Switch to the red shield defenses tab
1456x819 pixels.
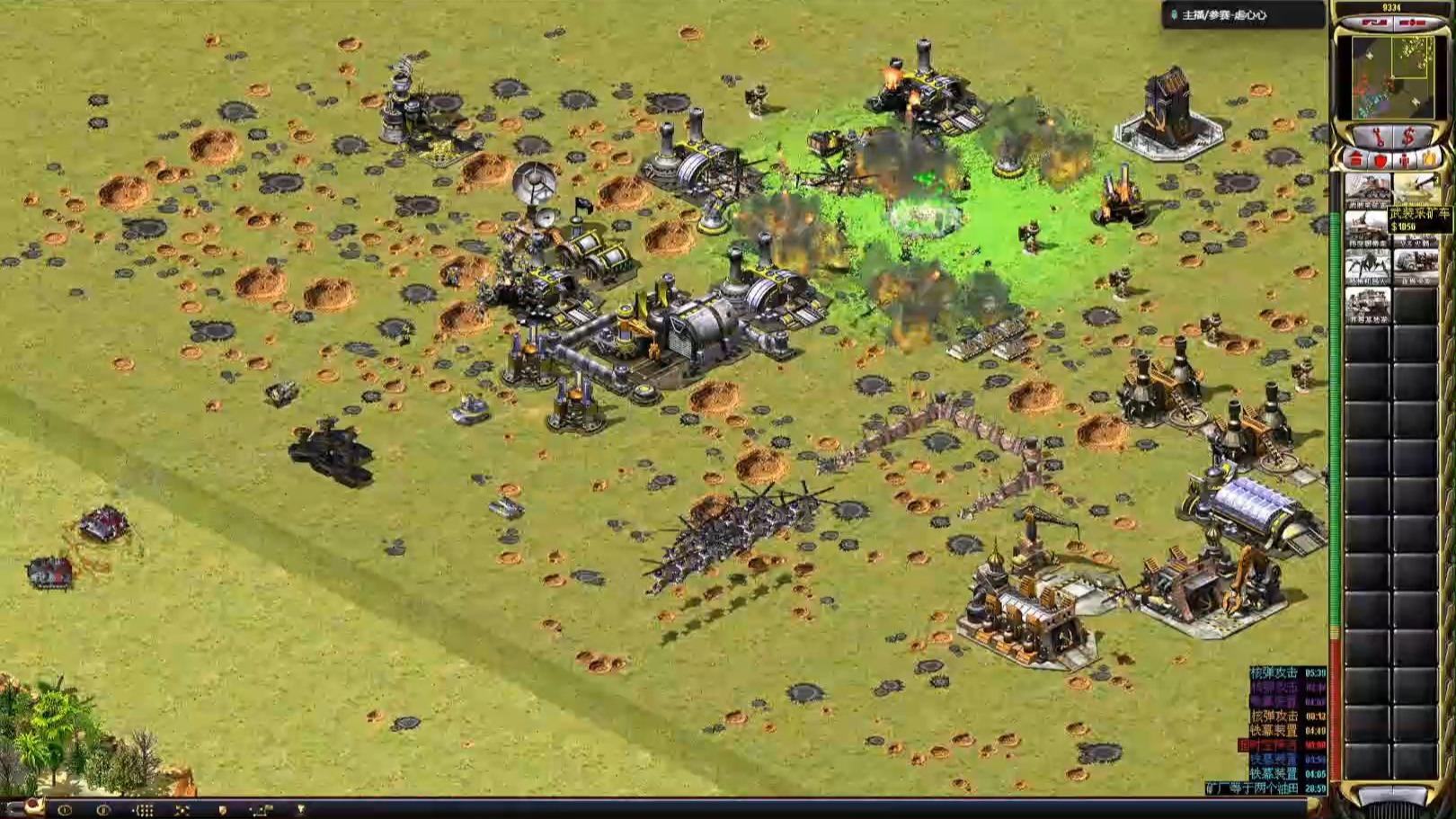click(1381, 161)
